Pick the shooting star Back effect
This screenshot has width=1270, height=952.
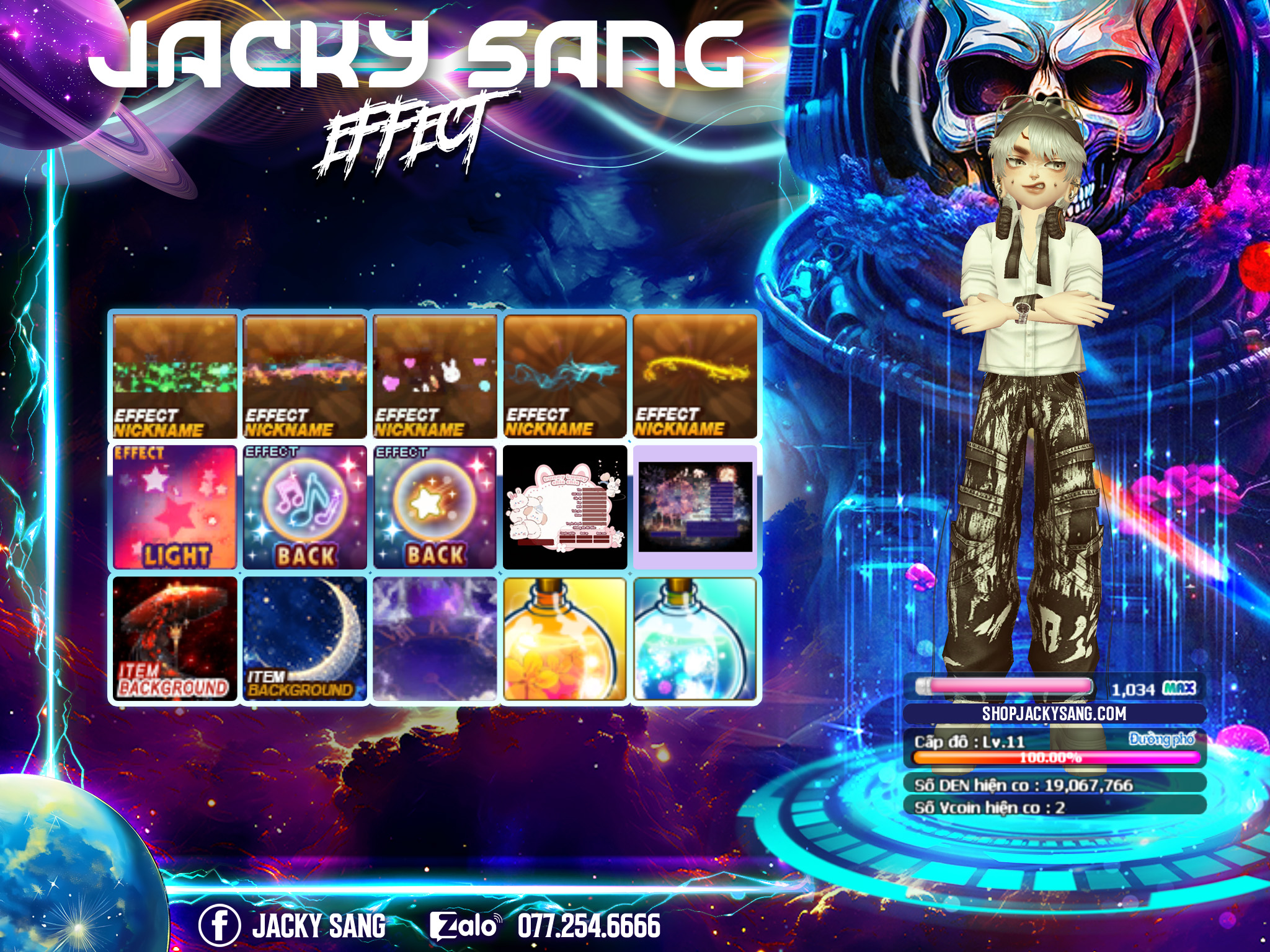[x=435, y=507]
